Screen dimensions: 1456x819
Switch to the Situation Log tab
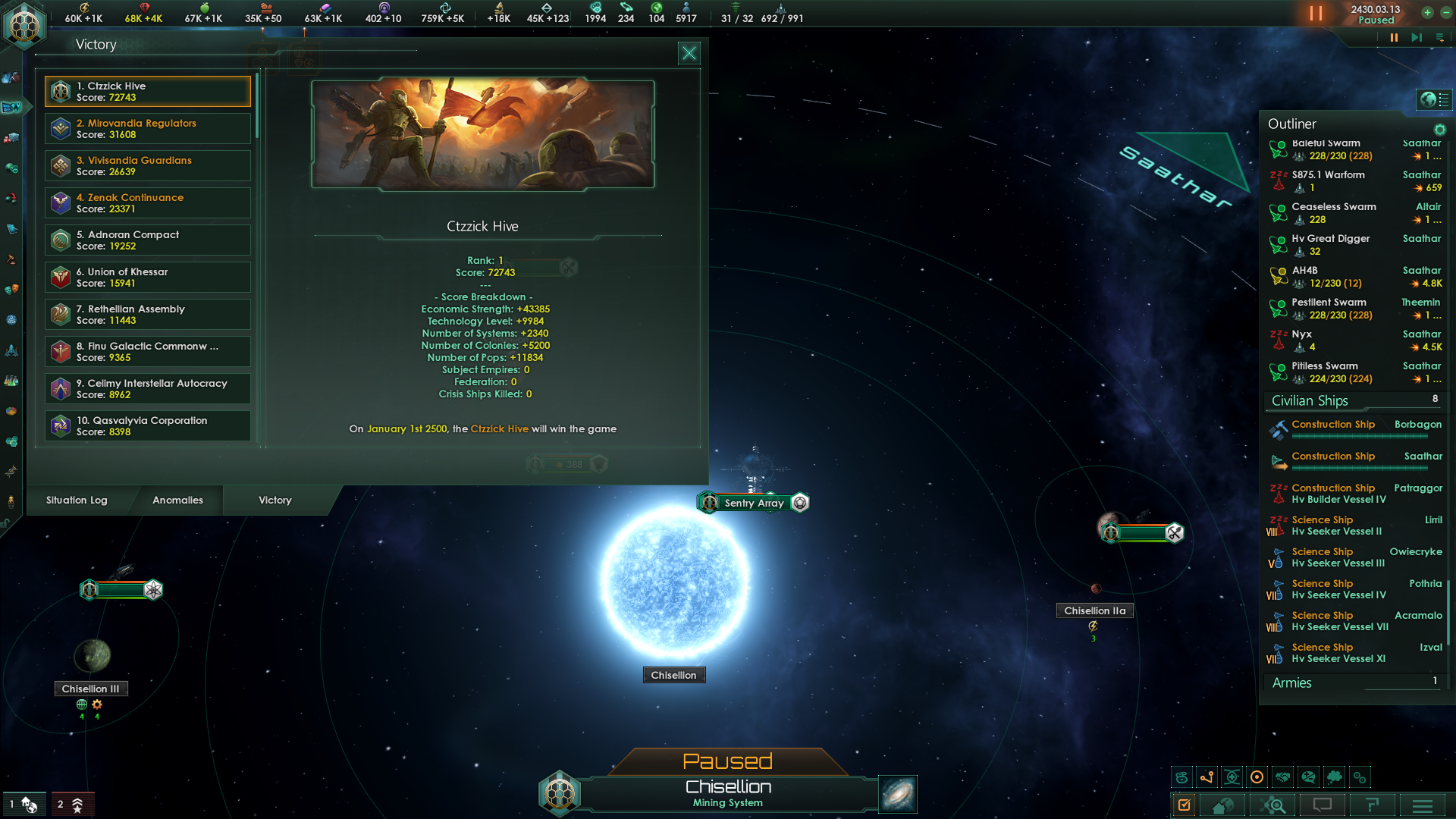click(77, 500)
